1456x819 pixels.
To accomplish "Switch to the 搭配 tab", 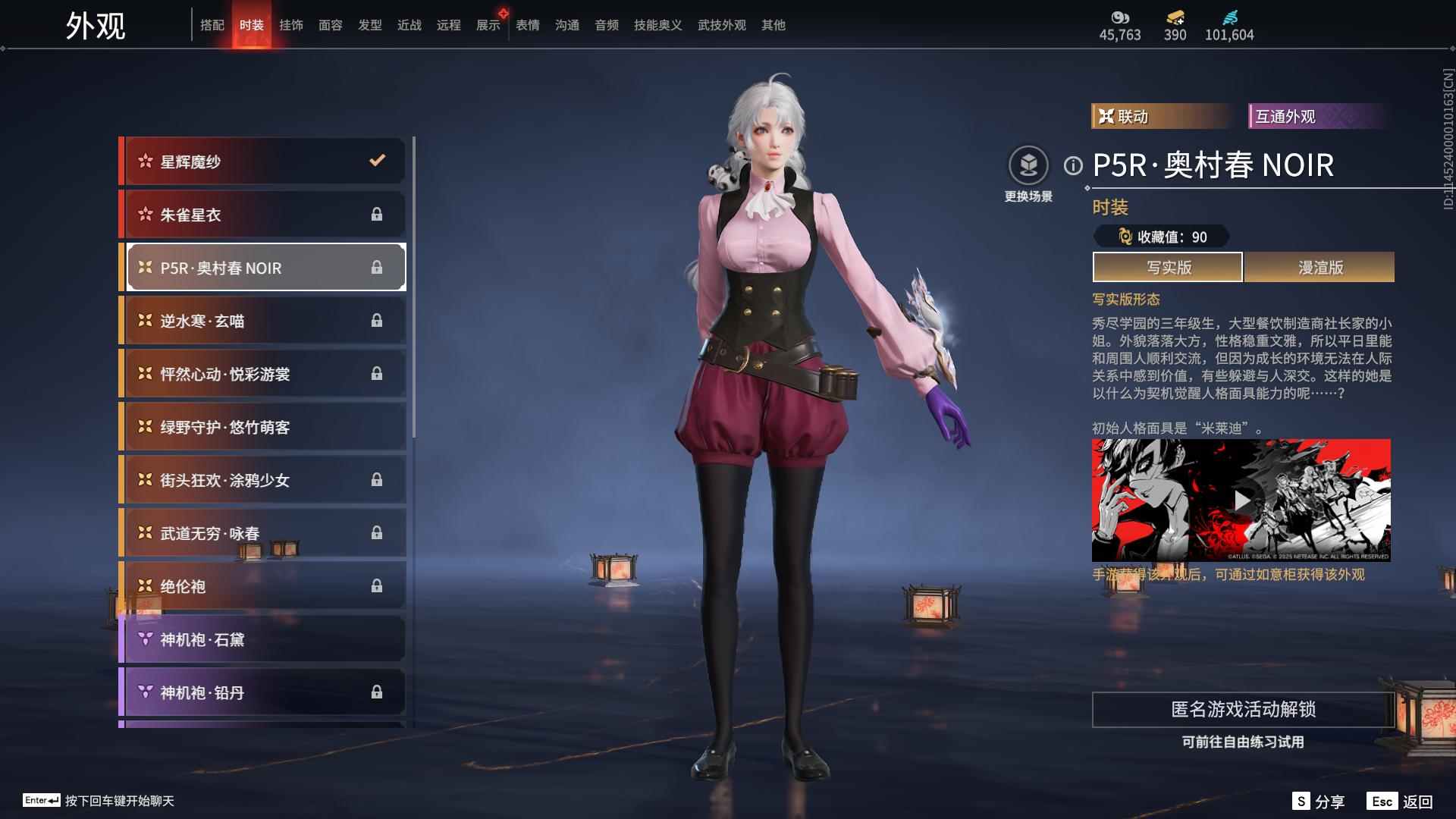I will [212, 25].
